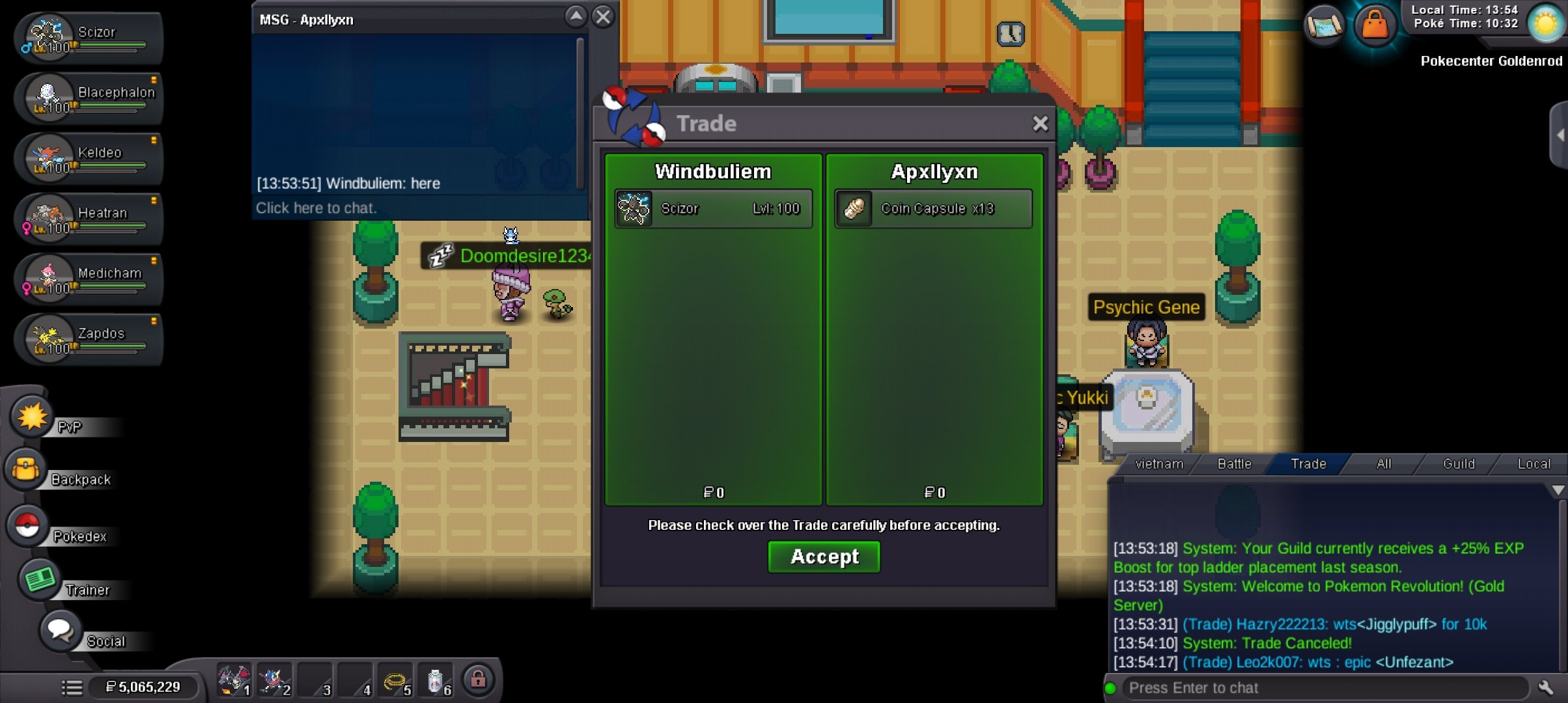This screenshot has height=703, width=1568.
Task: Open the world map icon
Action: pyautogui.click(x=1324, y=26)
